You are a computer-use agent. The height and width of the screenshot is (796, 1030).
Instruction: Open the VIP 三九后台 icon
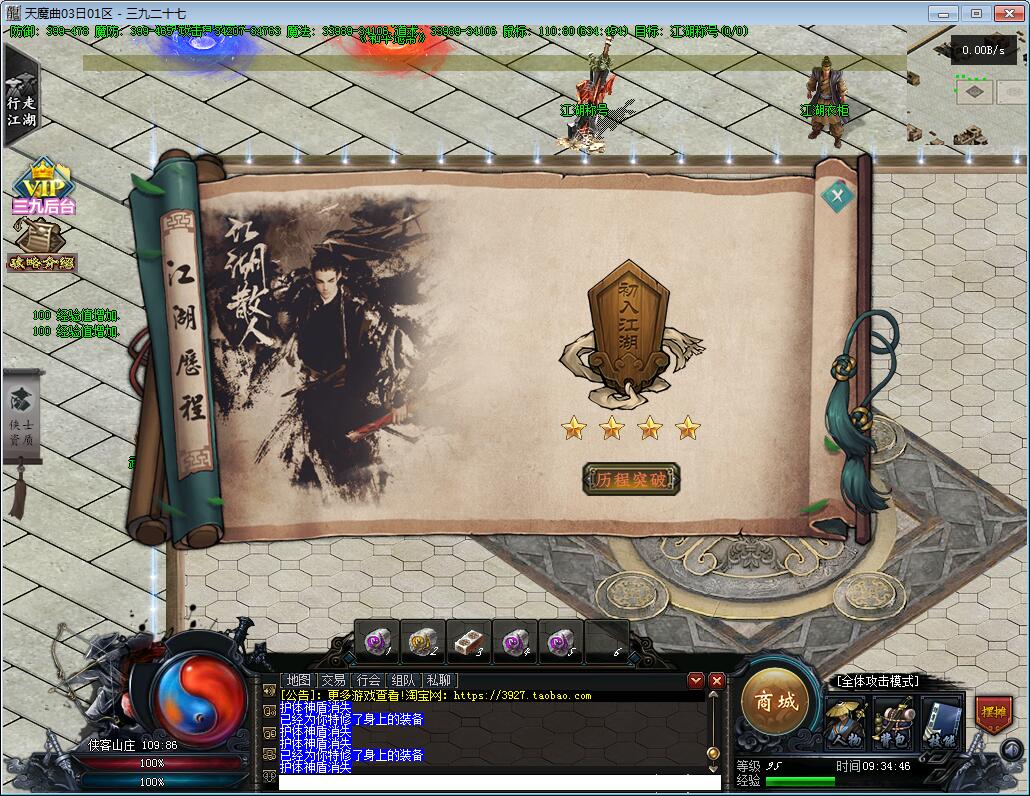pos(44,187)
